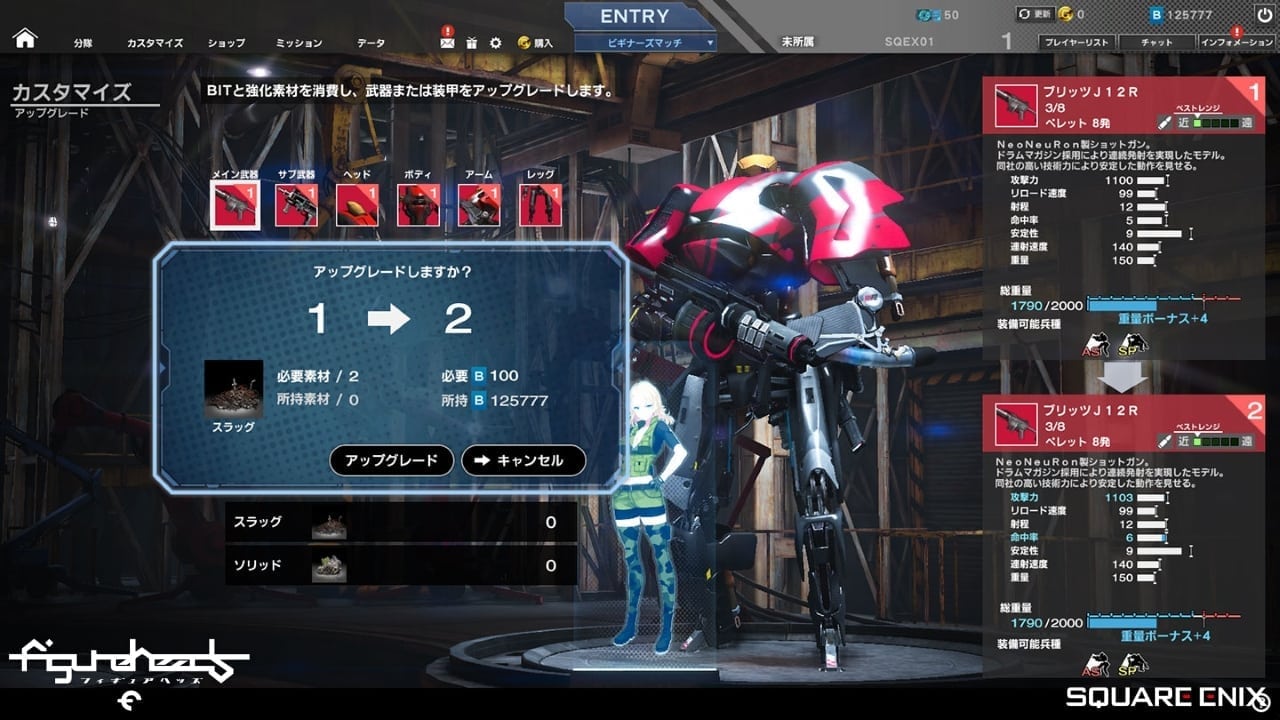
Task: Open the ミッション menu
Action: 298,44
